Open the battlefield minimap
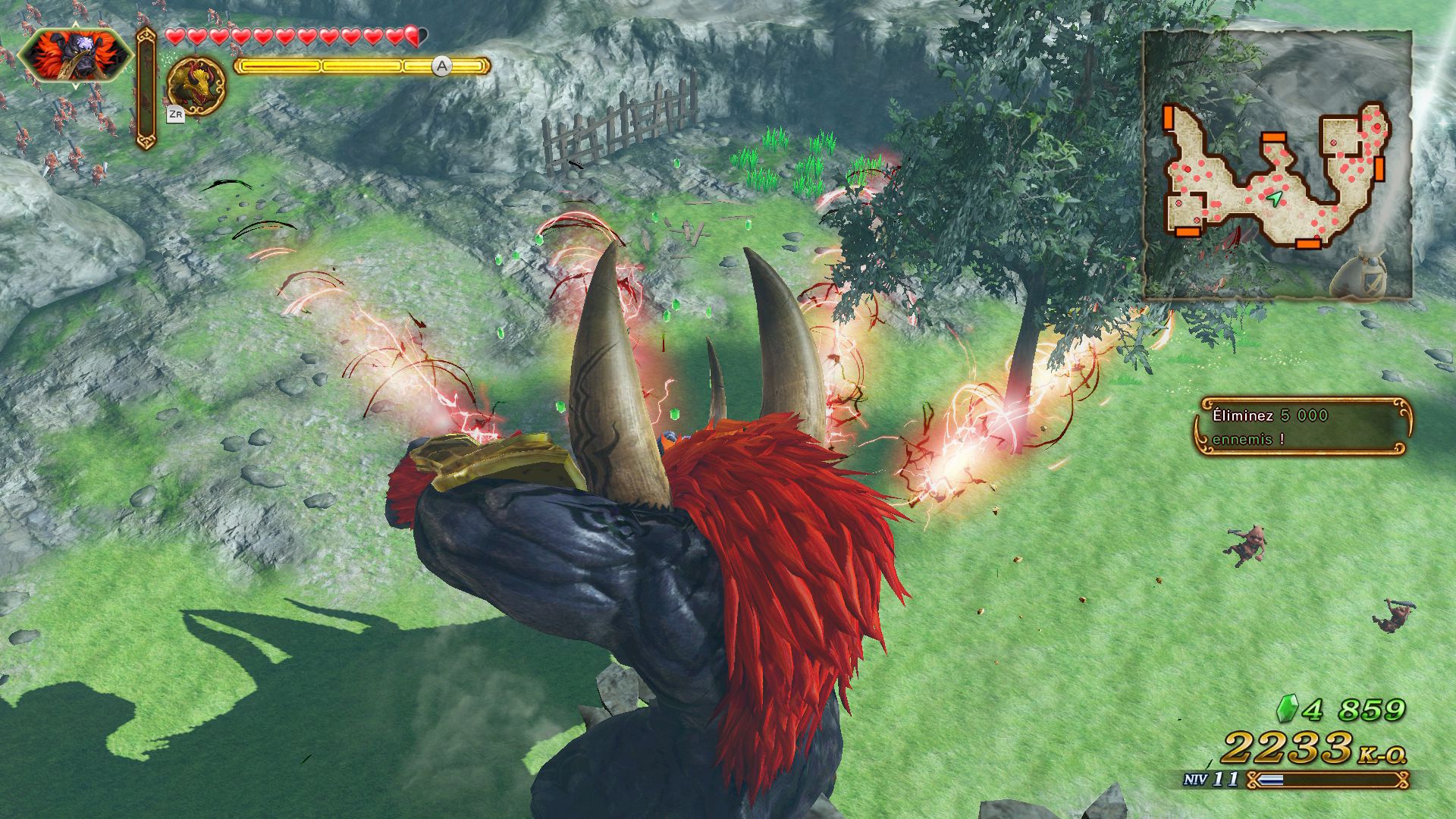Screen dimensions: 1456x819 [1277, 165]
